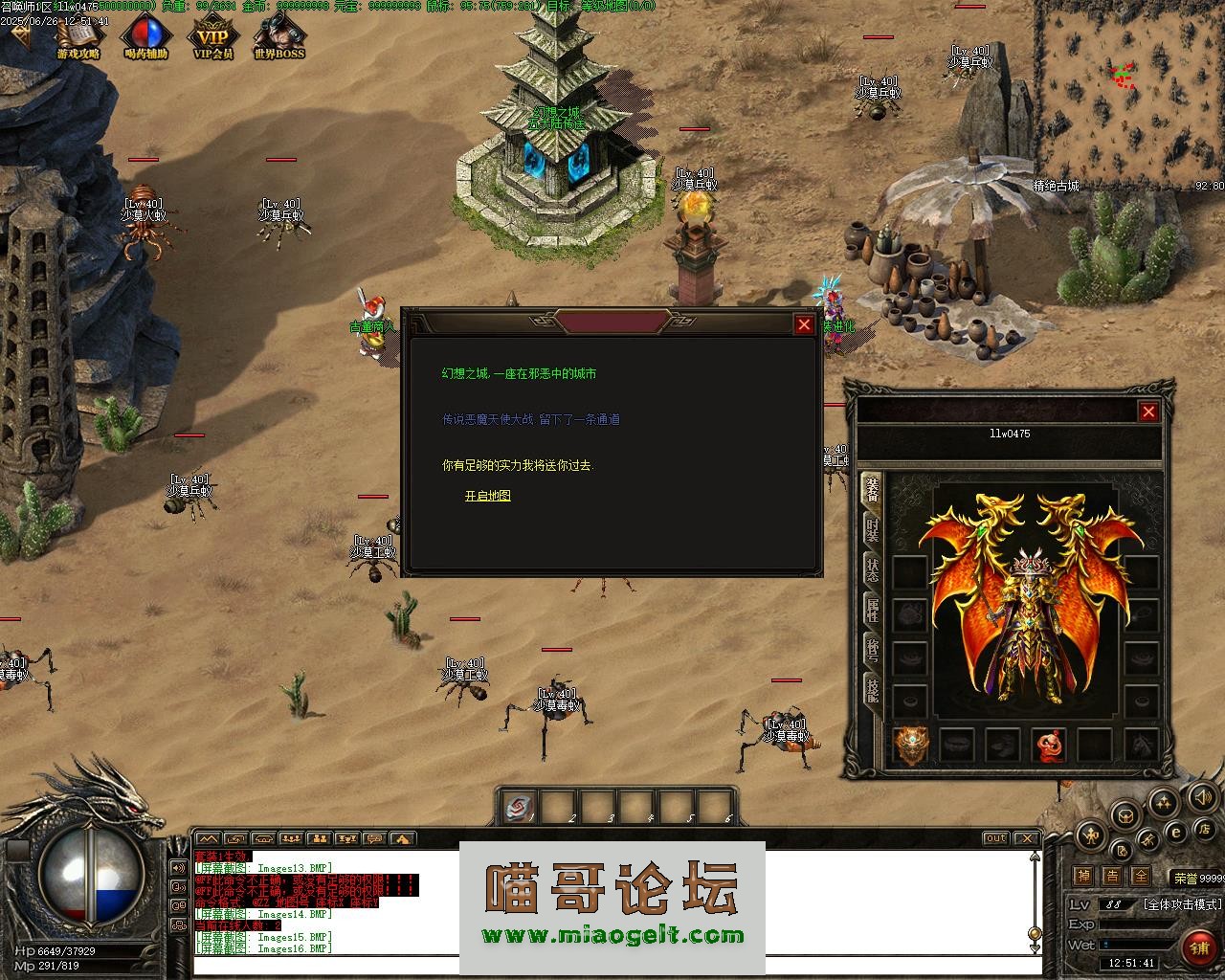Screen dimensions: 1225x980
Task: Open the VIP会员 membership menu
Action: [213, 38]
